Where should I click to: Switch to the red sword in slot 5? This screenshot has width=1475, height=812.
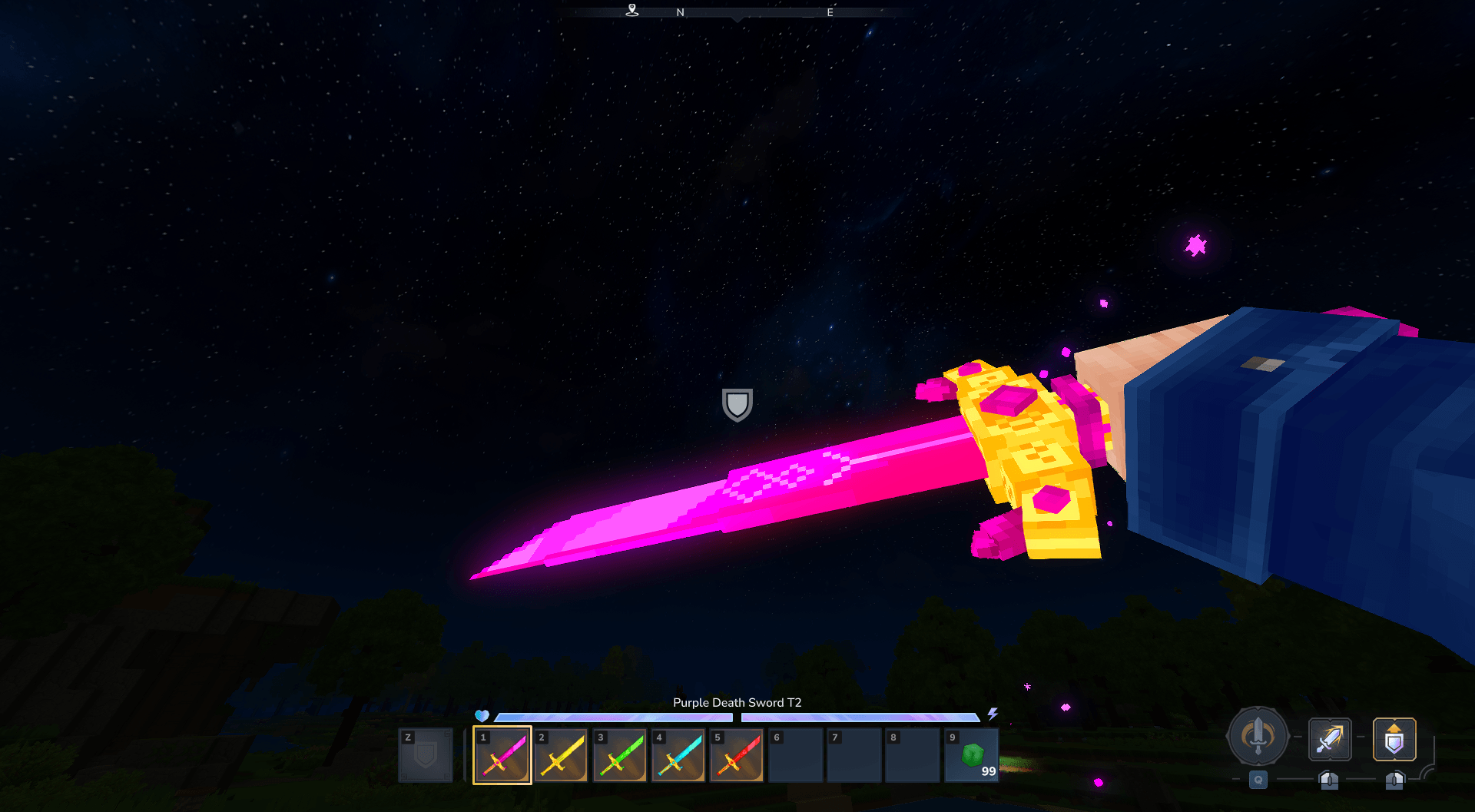(x=737, y=755)
